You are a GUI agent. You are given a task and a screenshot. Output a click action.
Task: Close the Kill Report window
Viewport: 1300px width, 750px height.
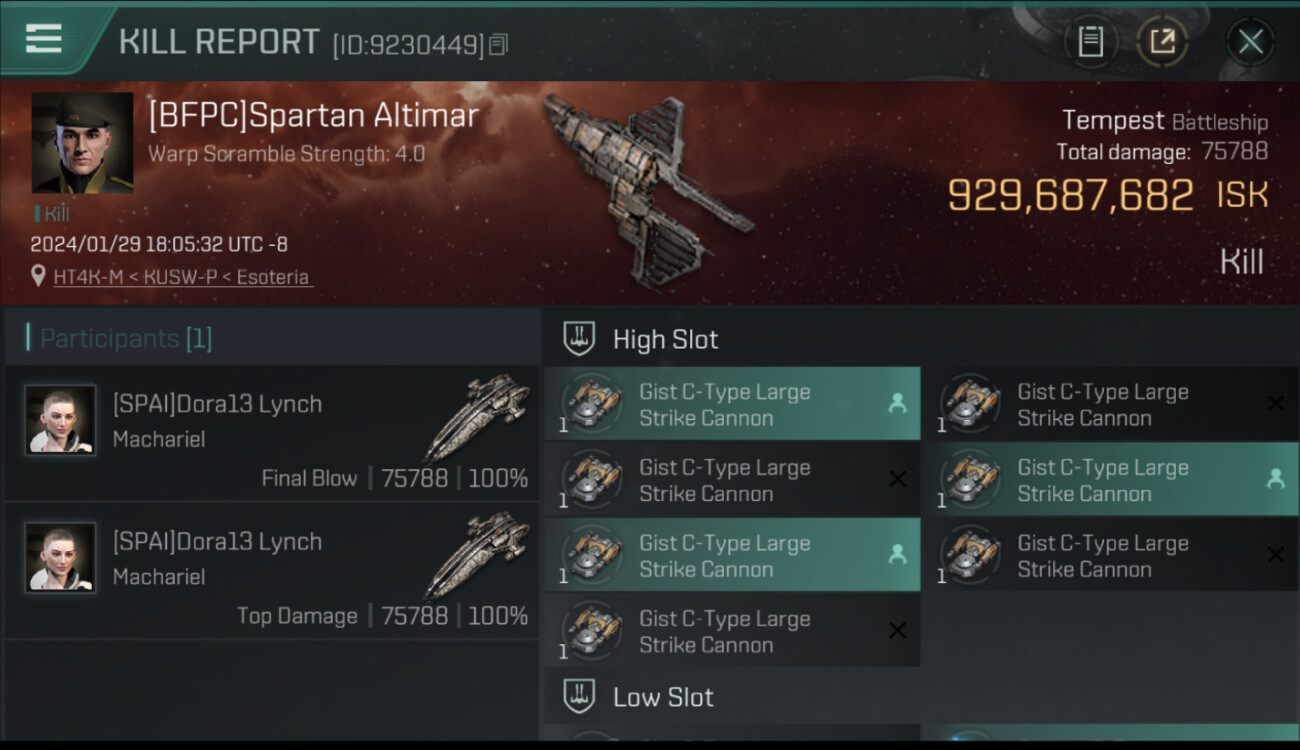click(1250, 42)
